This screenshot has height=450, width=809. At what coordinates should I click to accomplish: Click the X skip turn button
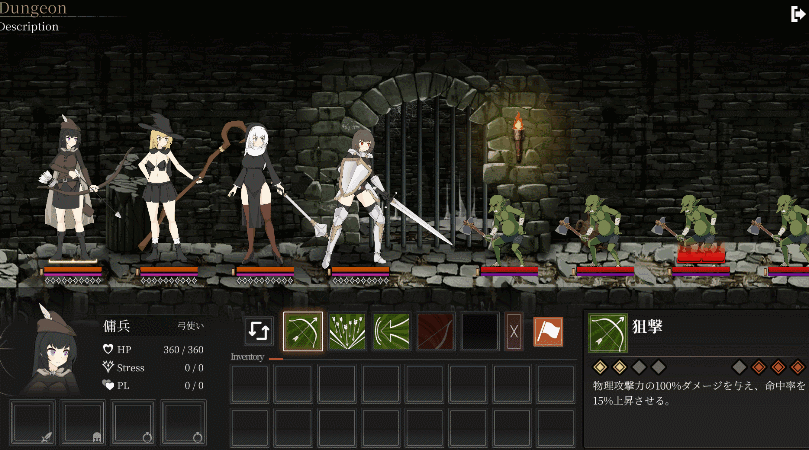point(514,331)
